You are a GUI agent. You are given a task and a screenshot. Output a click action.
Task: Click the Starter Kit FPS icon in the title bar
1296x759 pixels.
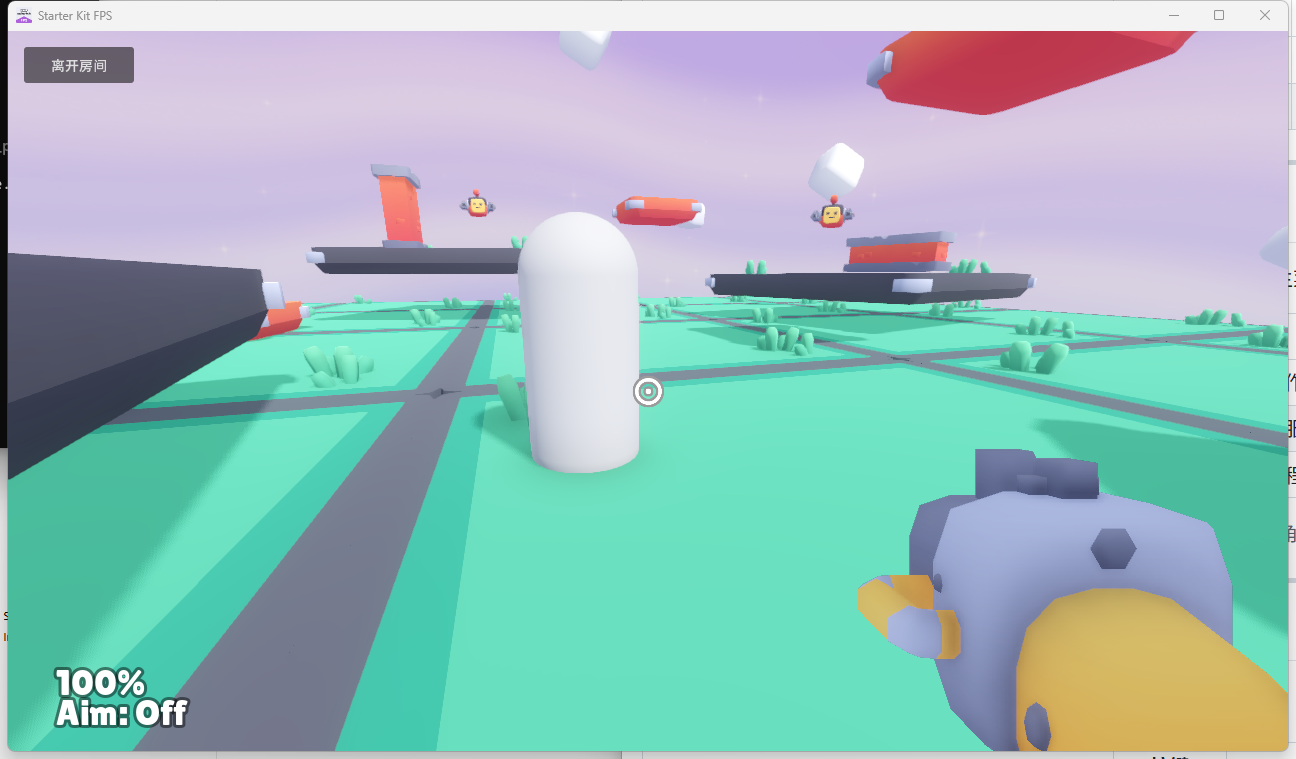point(26,15)
